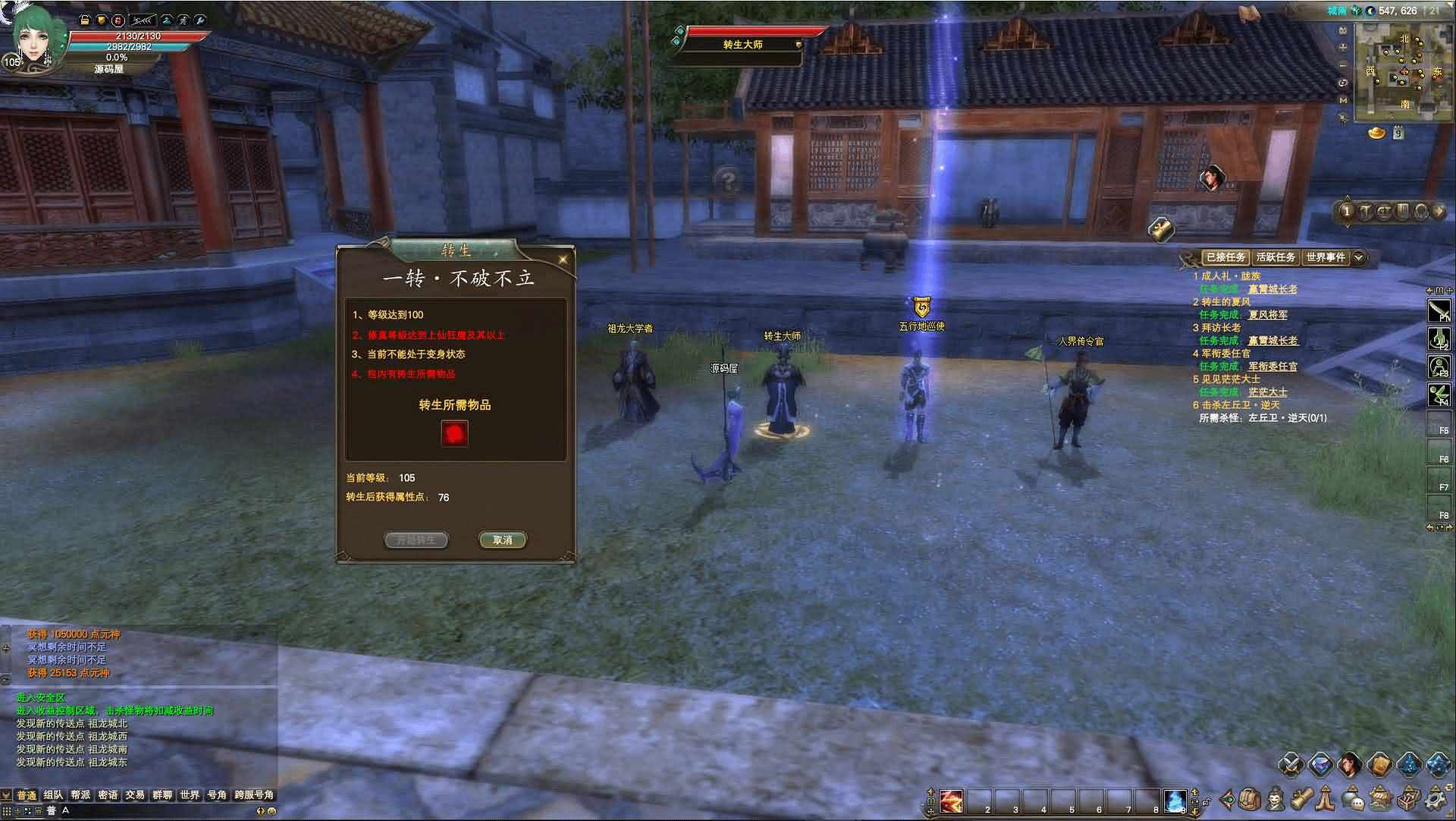This screenshot has width=1456, height=821.
Task: Activate the fire skill in hotbar slot 1
Action: click(x=951, y=801)
